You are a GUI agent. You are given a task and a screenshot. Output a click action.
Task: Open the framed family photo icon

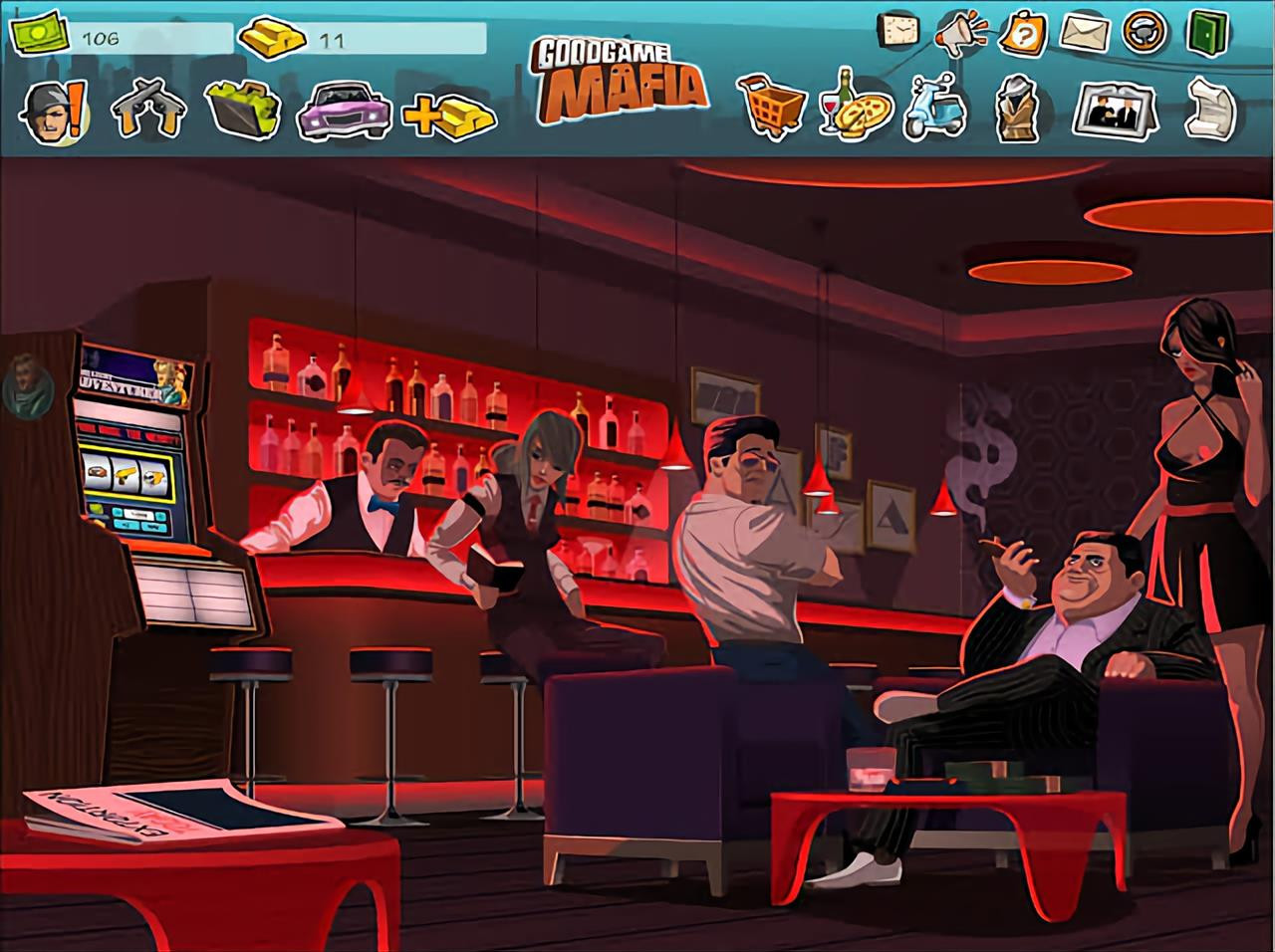(1113, 110)
